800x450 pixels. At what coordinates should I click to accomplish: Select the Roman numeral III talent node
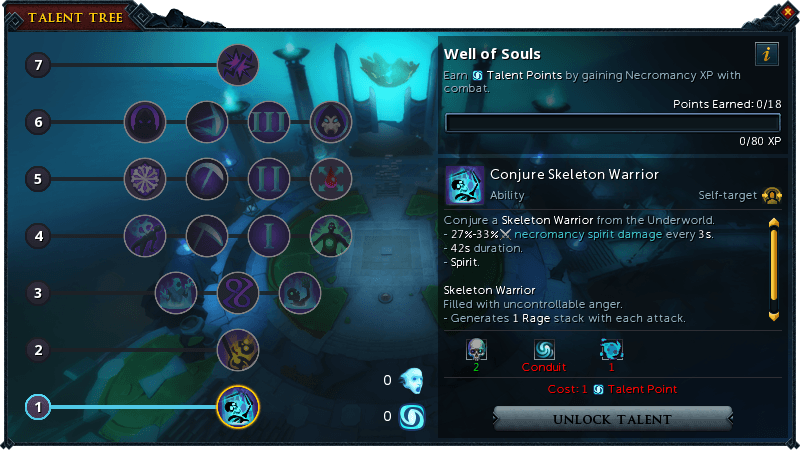[x=268, y=122]
